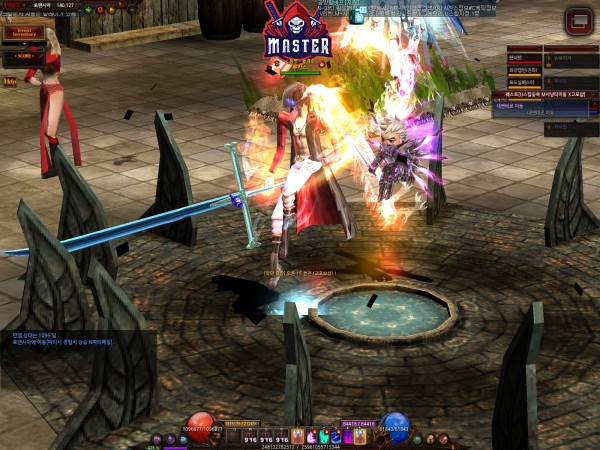600x450 pixels.
Task: Open the Help button
Action: pos(10,79)
